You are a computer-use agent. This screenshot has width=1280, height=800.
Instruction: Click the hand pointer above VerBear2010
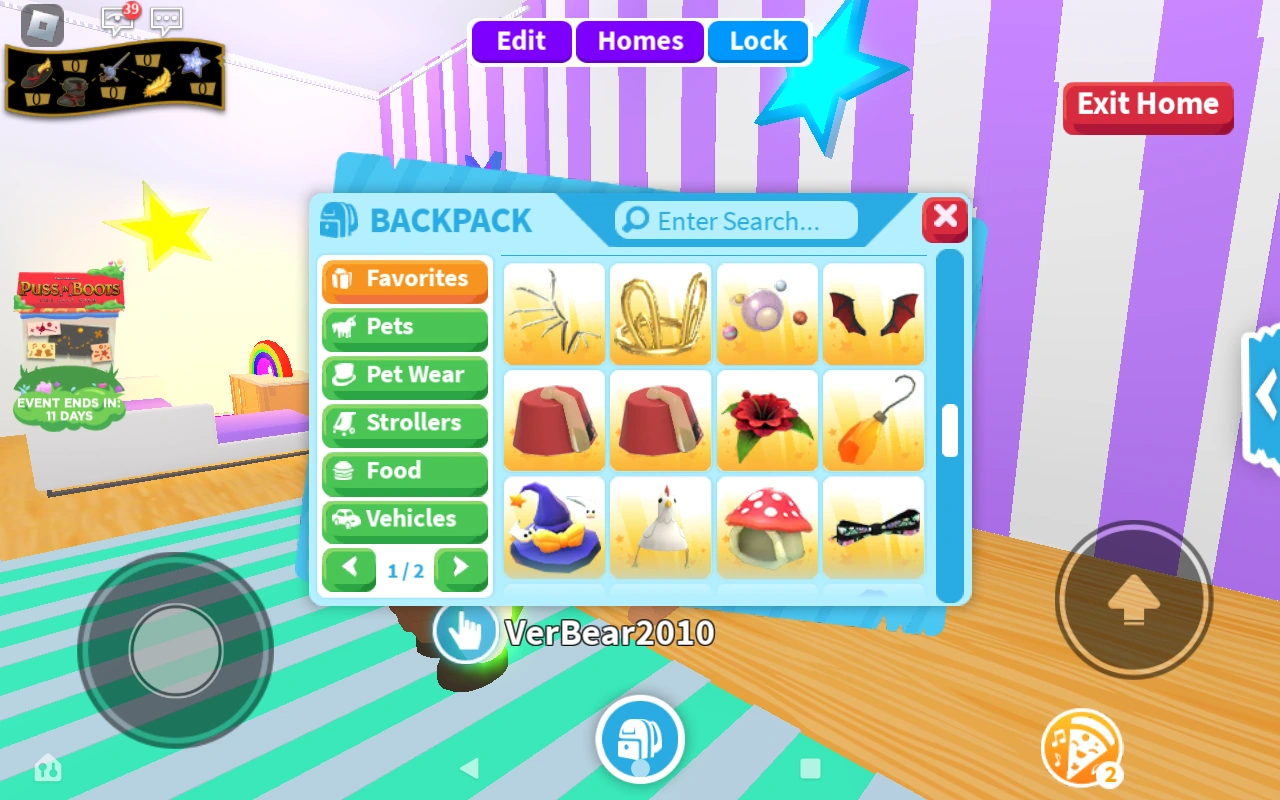click(x=463, y=632)
